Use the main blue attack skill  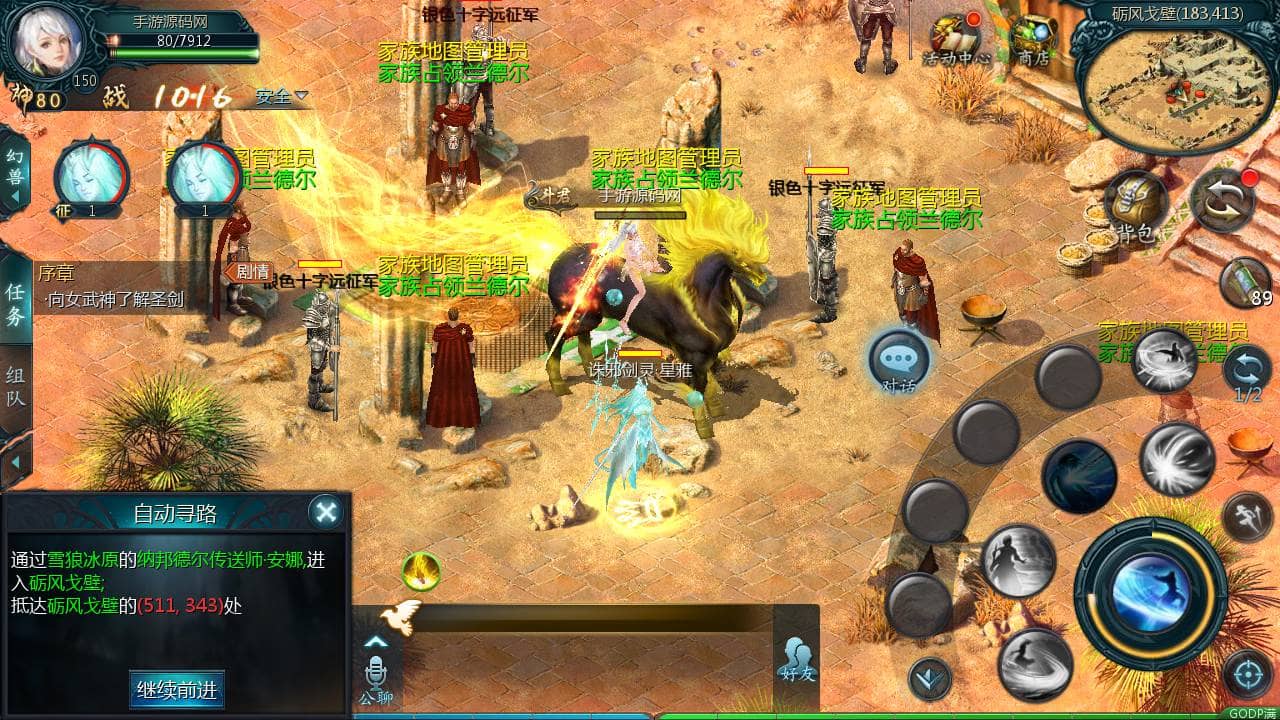pos(1150,593)
